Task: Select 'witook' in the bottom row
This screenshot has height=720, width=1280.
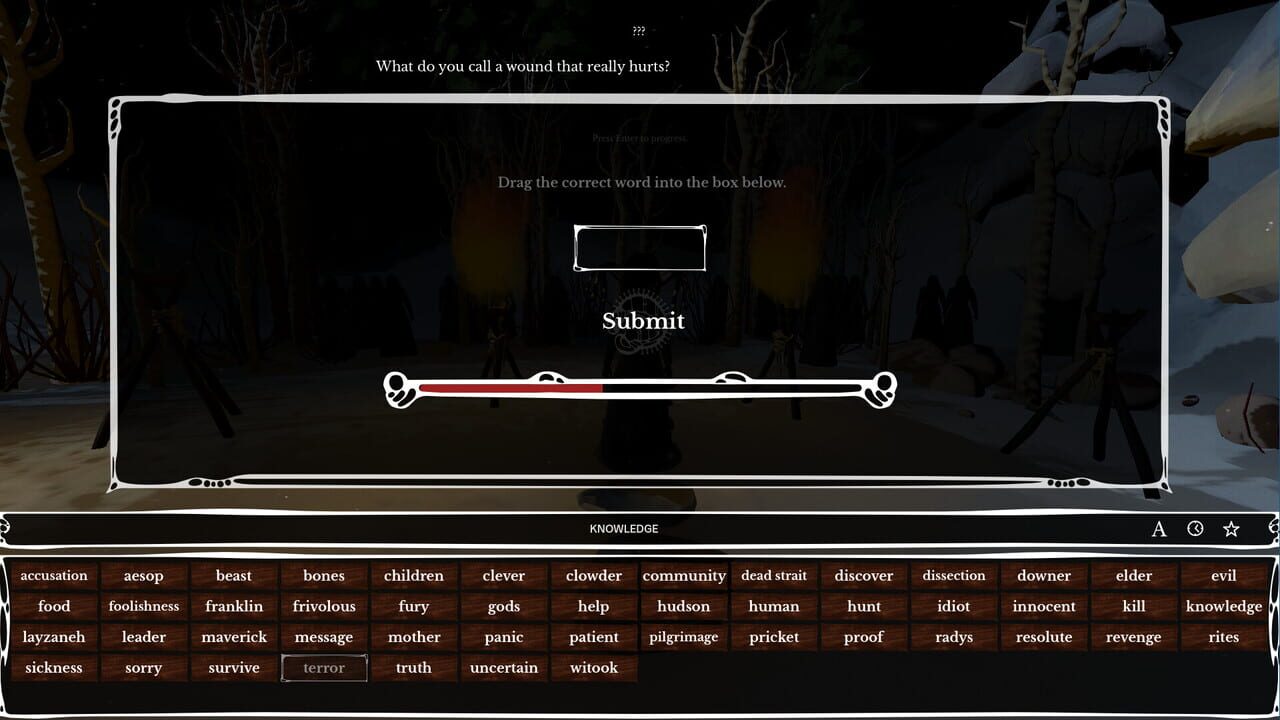Action: 593,667
